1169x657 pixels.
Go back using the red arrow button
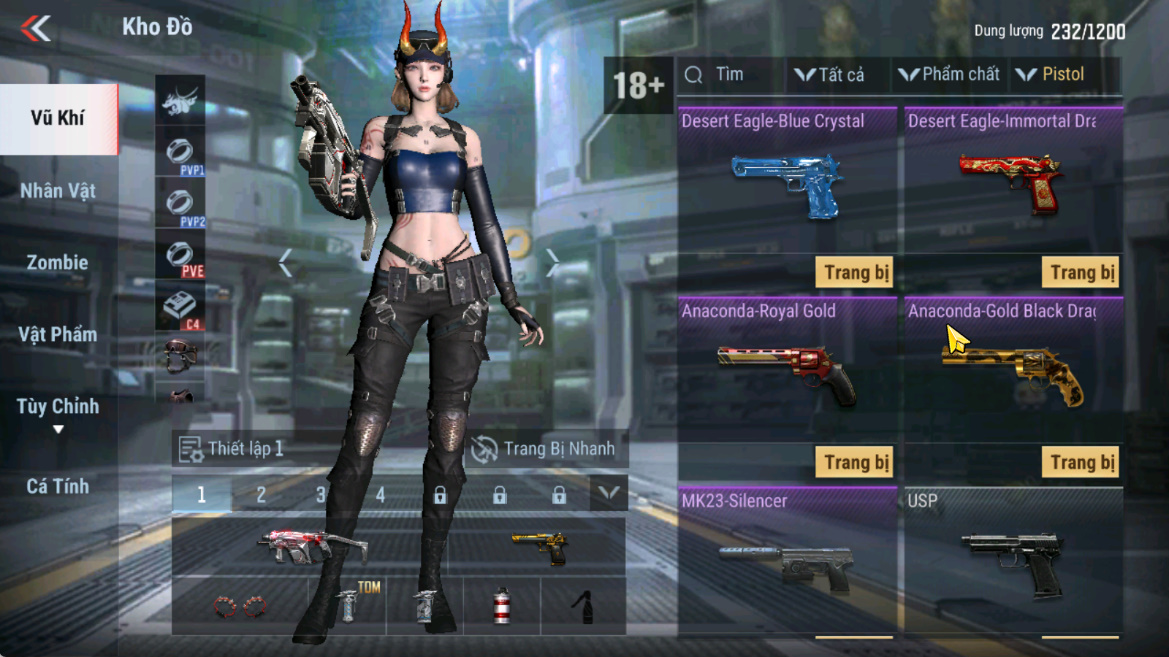coord(36,28)
